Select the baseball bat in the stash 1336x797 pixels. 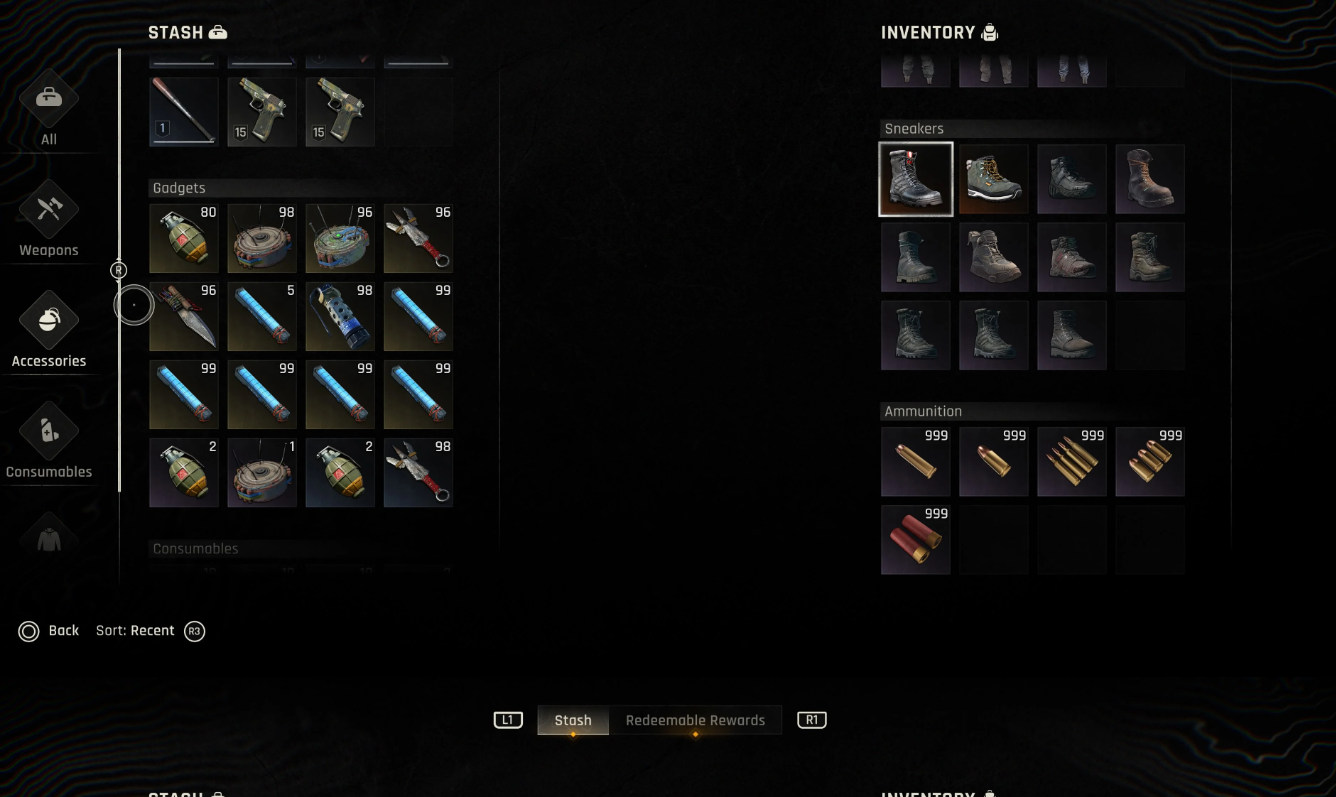[184, 112]
